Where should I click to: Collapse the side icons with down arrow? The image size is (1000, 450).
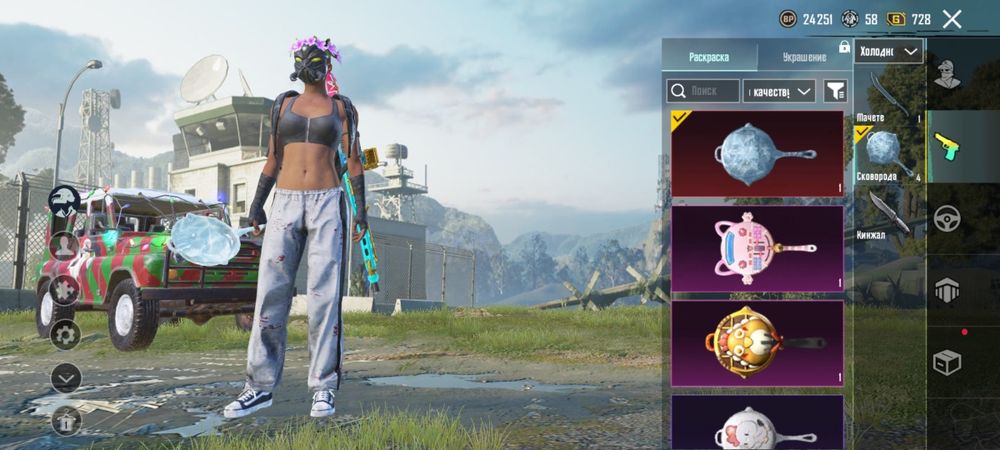66,377
